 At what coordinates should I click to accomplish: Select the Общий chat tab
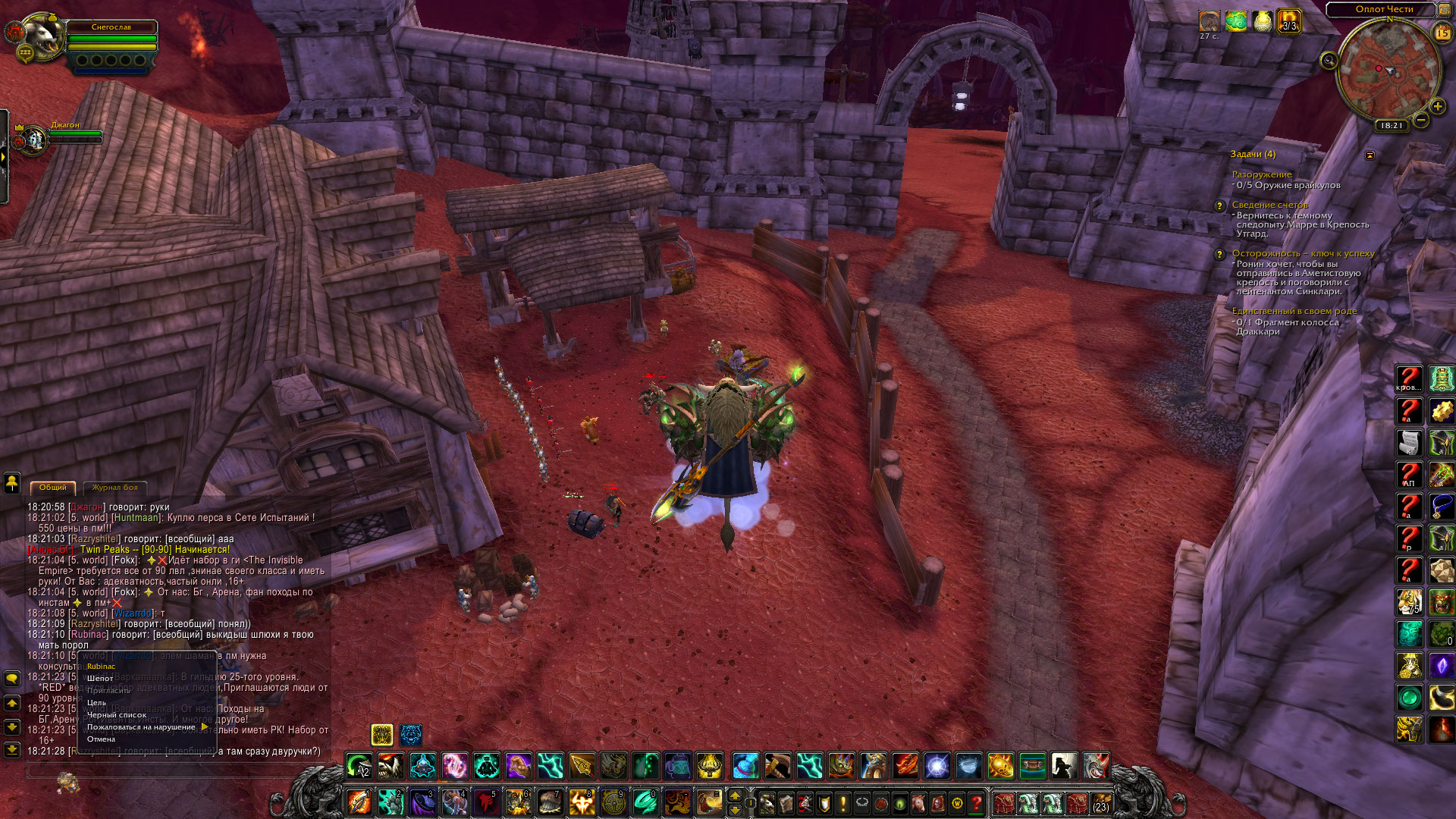53,488
